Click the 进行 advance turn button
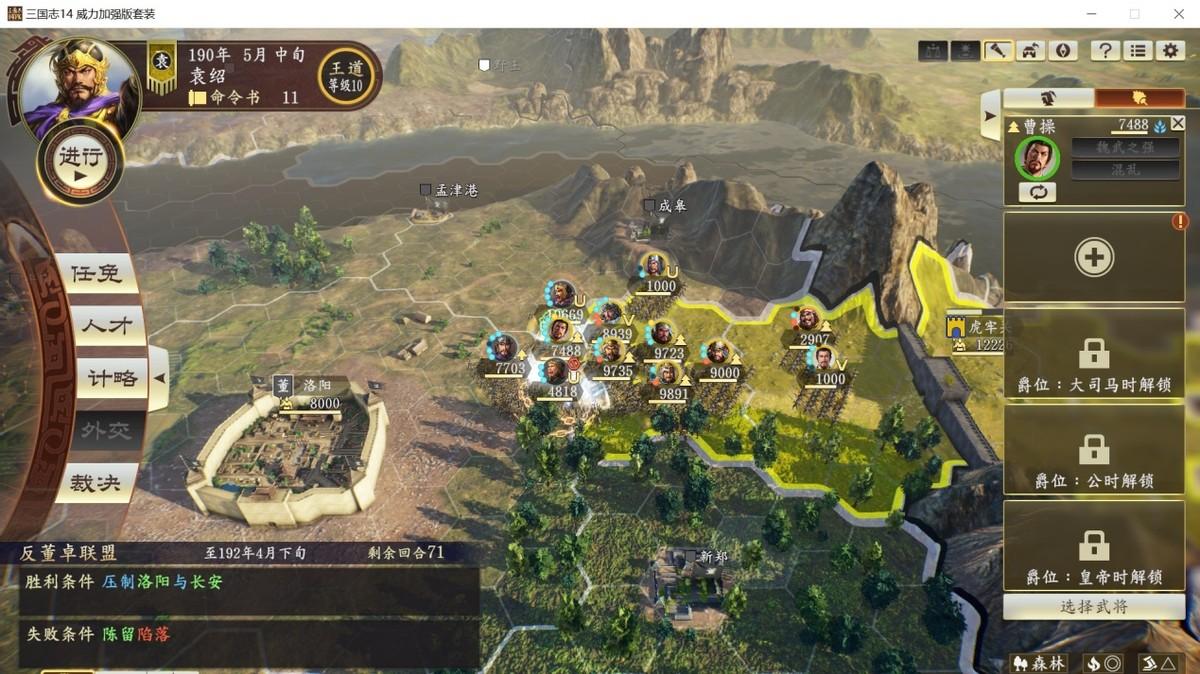This screenshot has width=1200, height=674. [80, 162]
